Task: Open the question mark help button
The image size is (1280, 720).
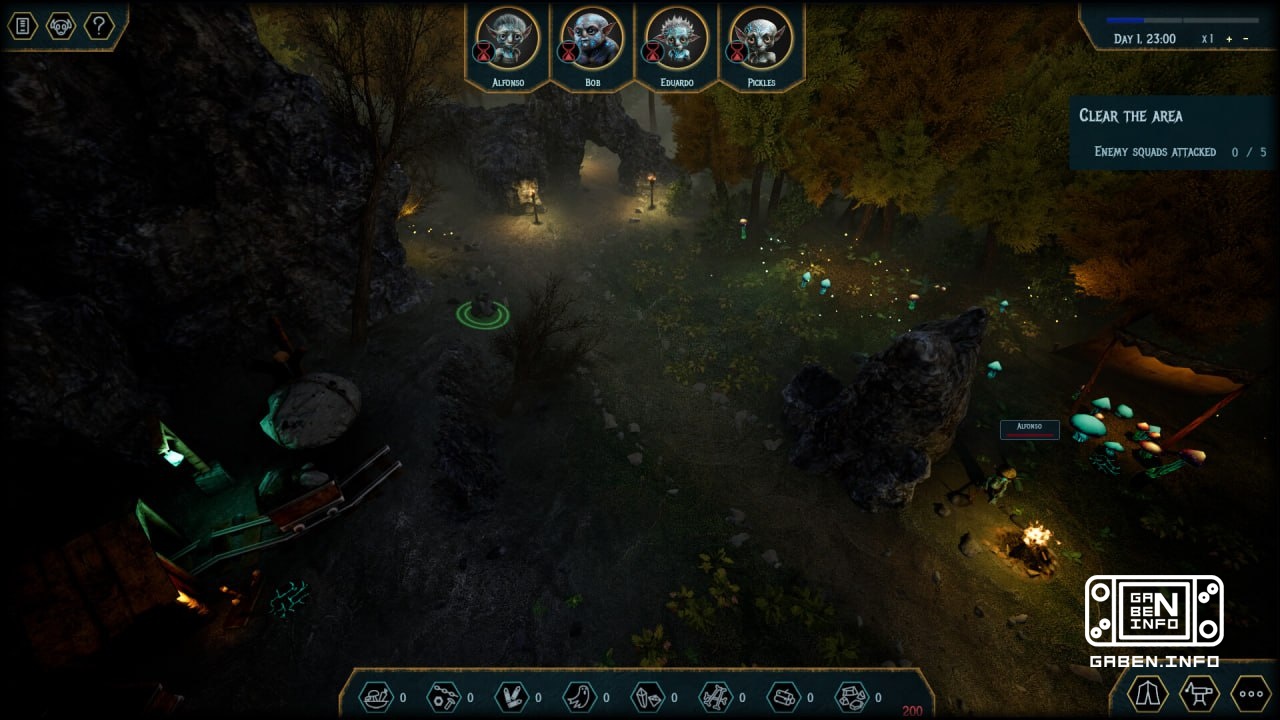Action: coord(99,26)
